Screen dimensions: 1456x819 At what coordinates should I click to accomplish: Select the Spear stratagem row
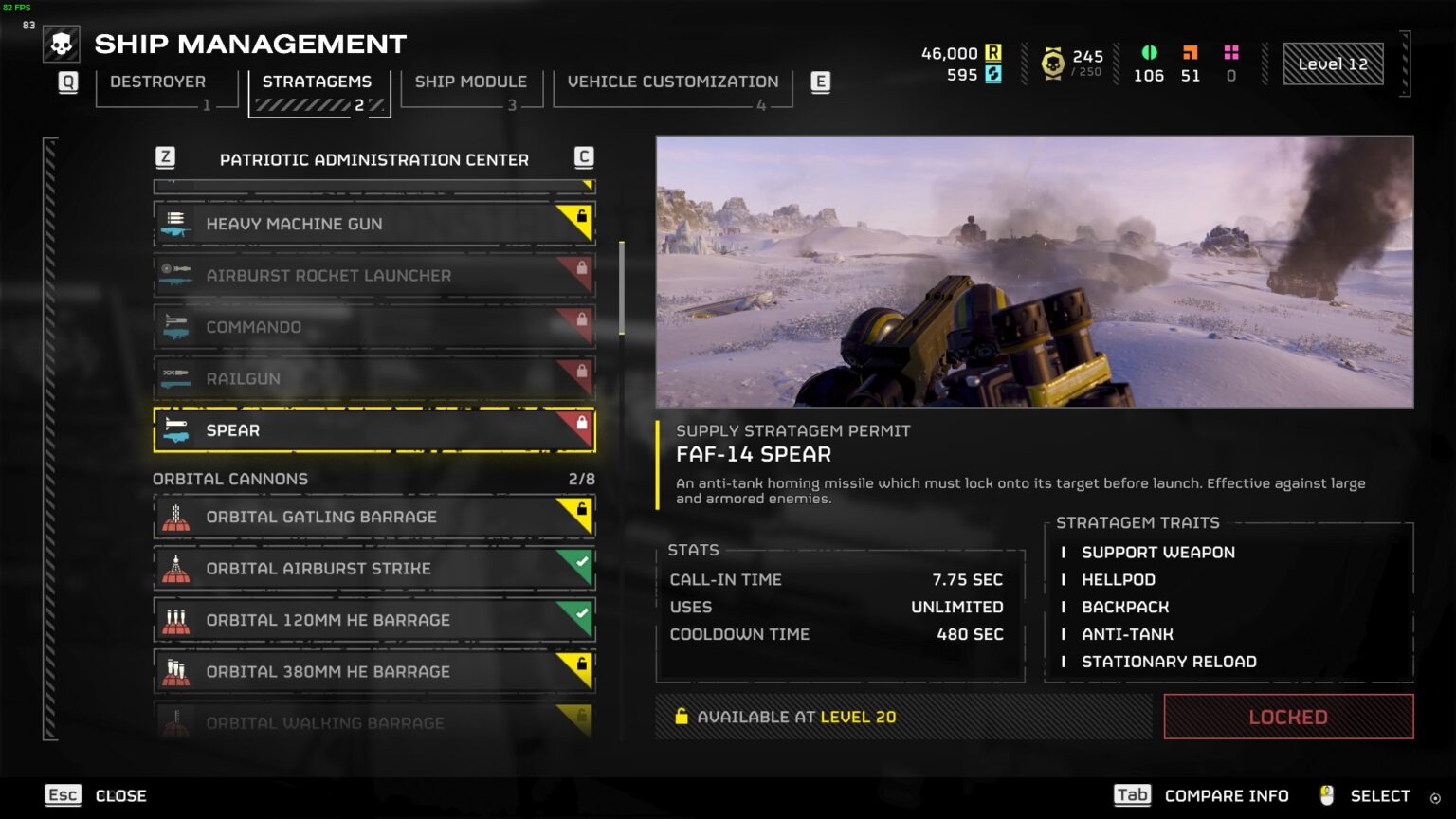coord(373,430)
